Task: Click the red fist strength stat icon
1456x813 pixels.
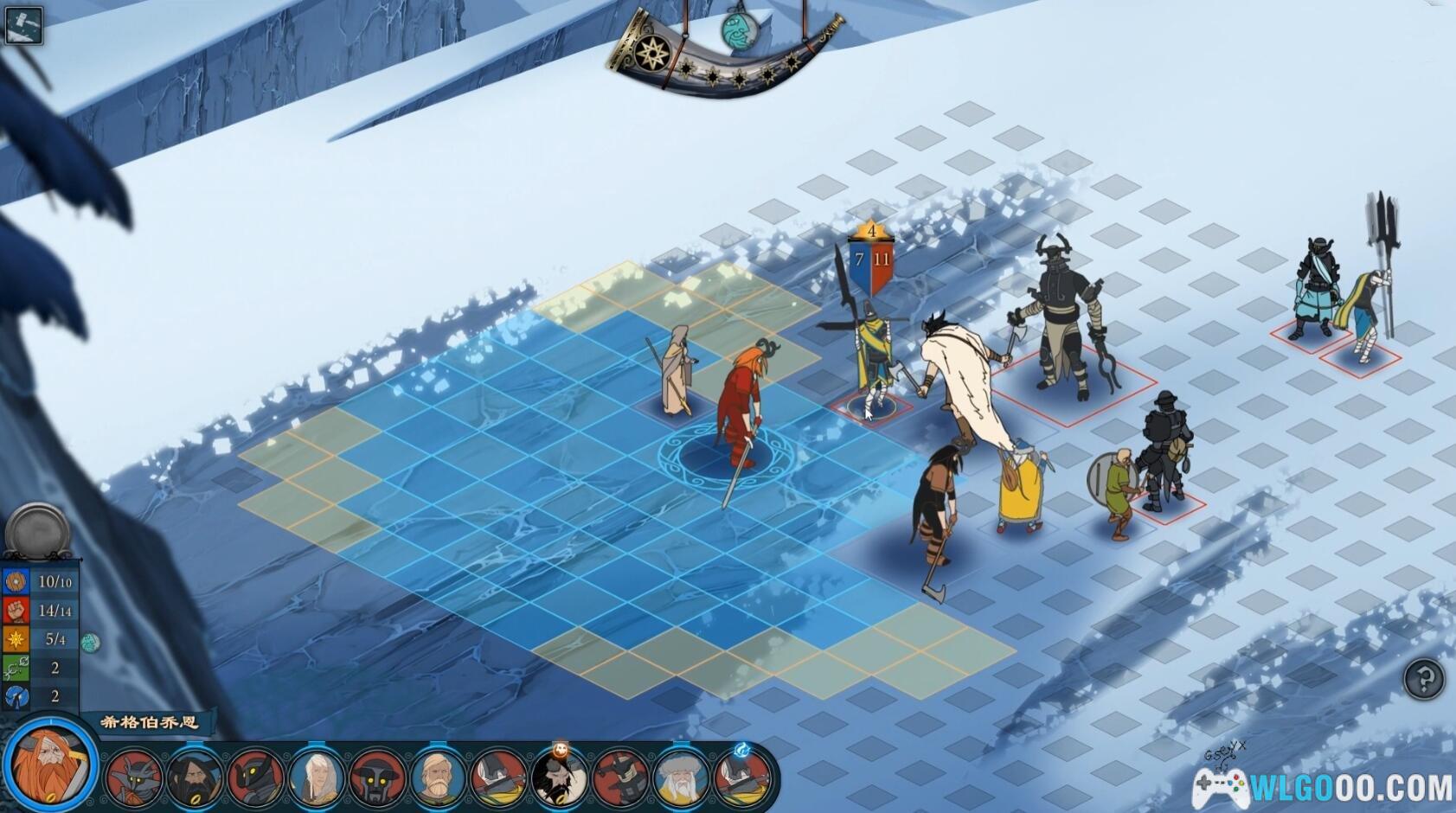Action: coord(16,610)
